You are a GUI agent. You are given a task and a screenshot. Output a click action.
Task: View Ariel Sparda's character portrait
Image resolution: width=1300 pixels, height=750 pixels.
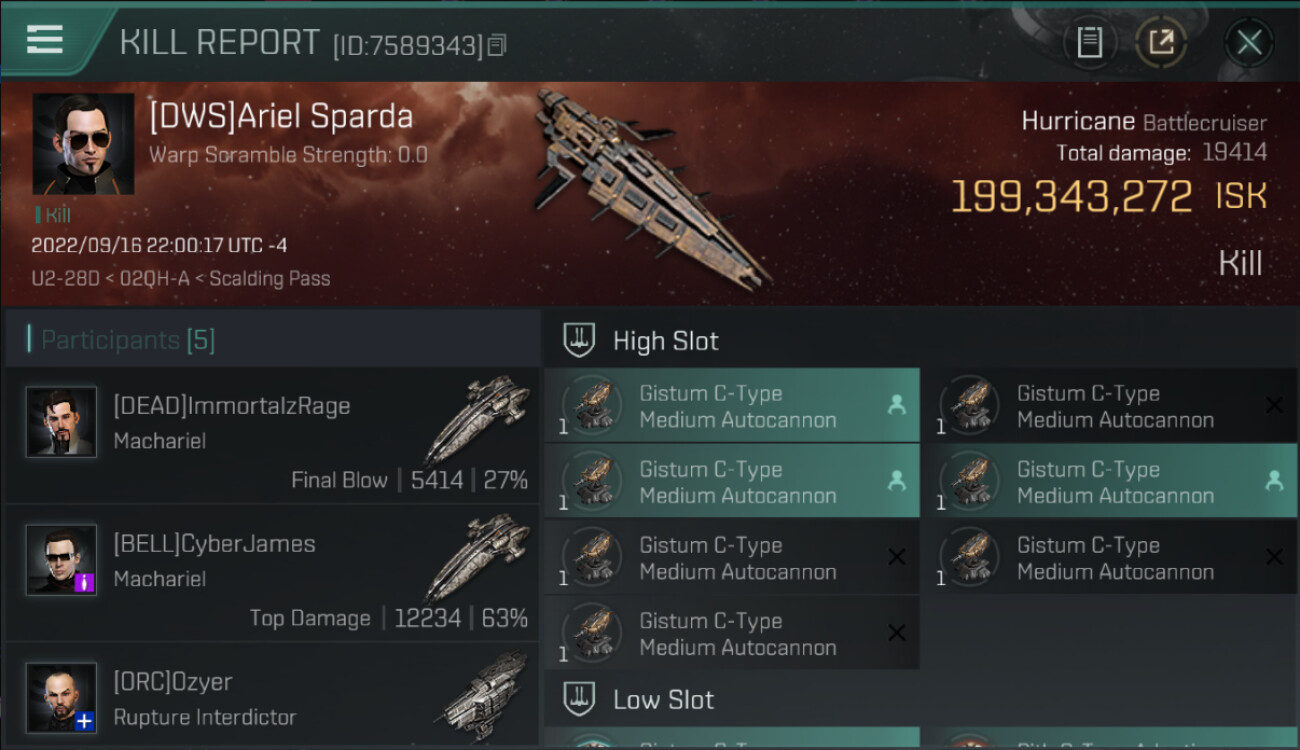(x=83, y=144)
